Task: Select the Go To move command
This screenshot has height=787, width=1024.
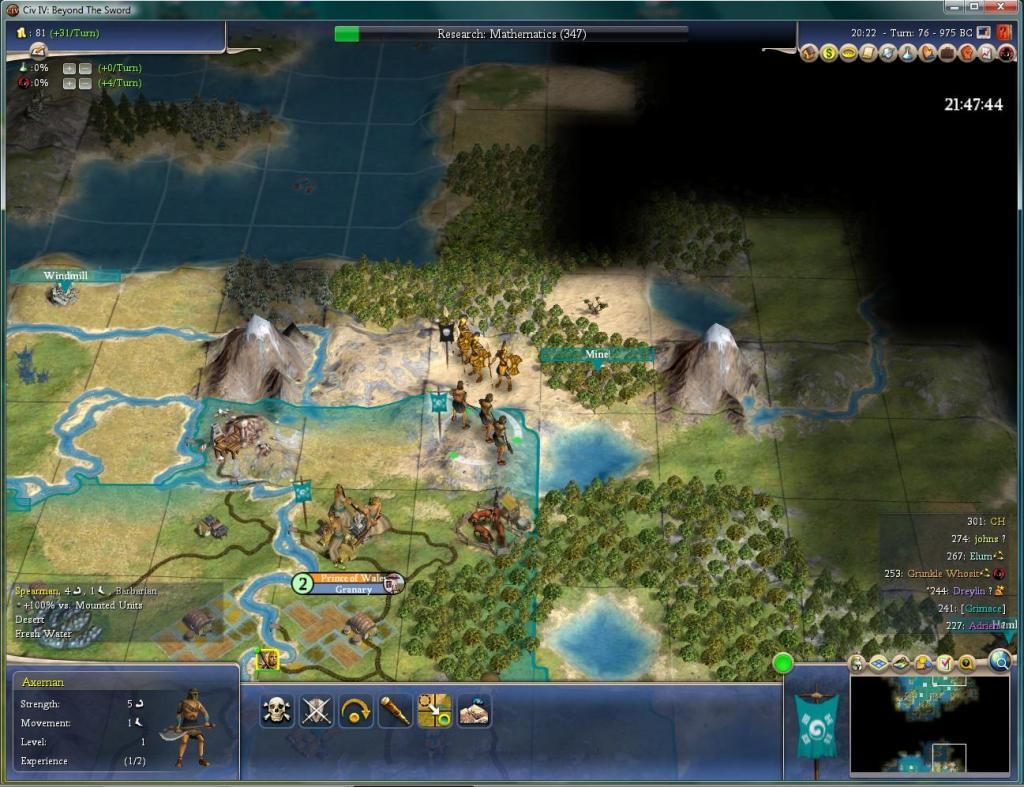Action: (435, 711)
